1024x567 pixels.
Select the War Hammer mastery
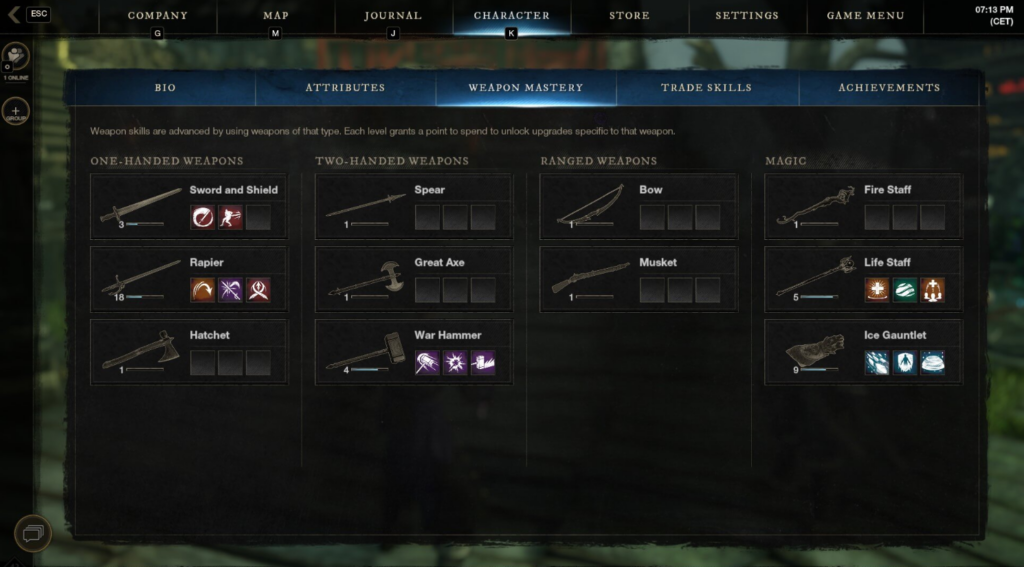pos(413,352)
